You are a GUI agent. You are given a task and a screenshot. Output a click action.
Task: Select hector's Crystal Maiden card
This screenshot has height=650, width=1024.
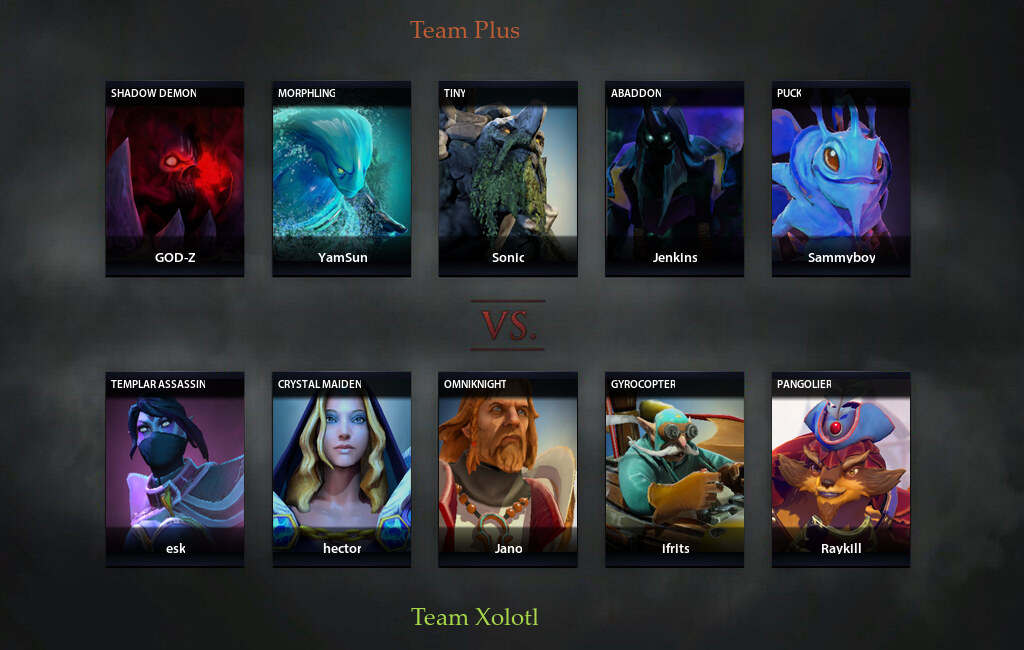[342, 470]
